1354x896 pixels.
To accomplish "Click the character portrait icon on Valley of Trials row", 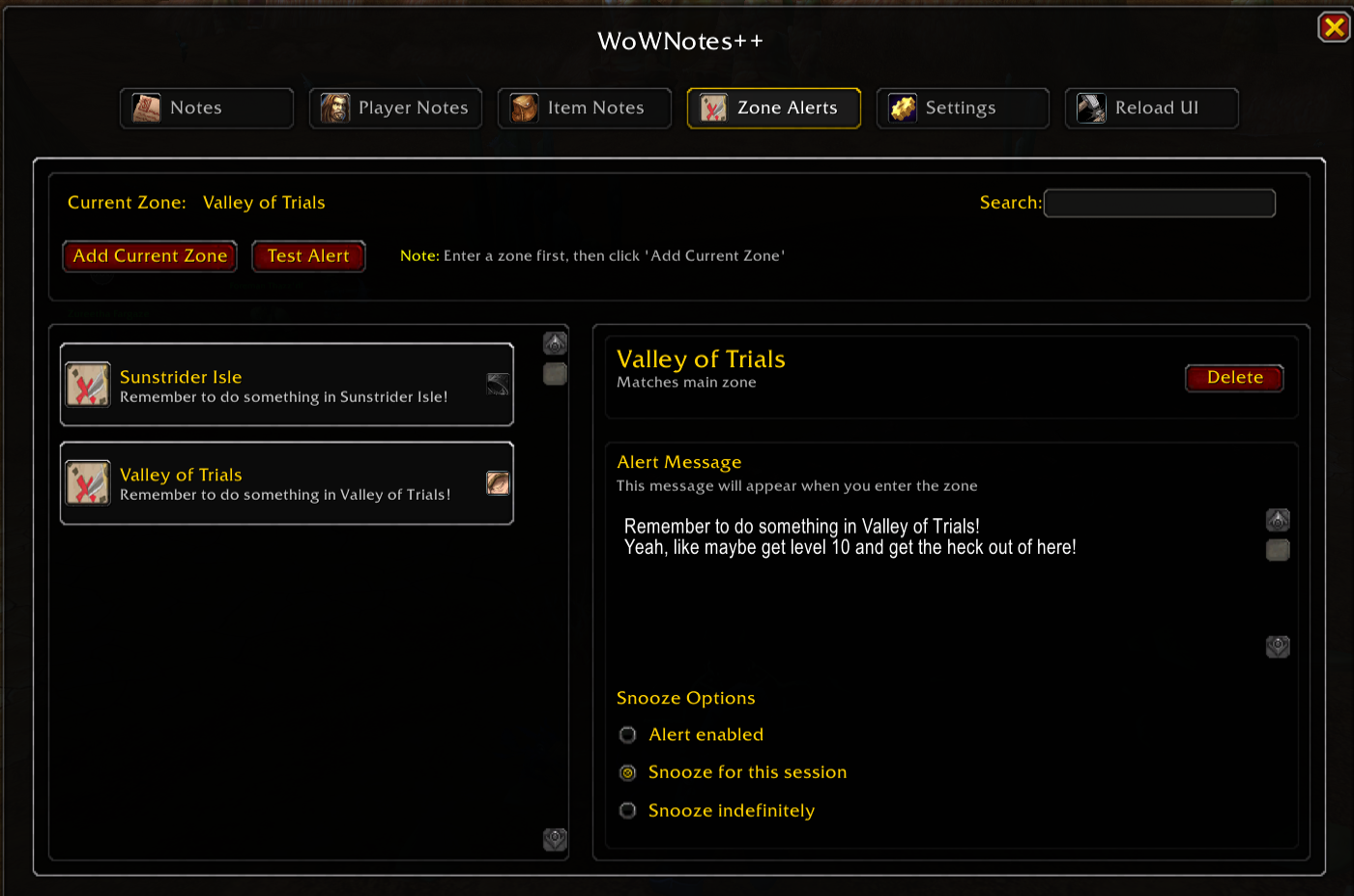I will [498, 482].
